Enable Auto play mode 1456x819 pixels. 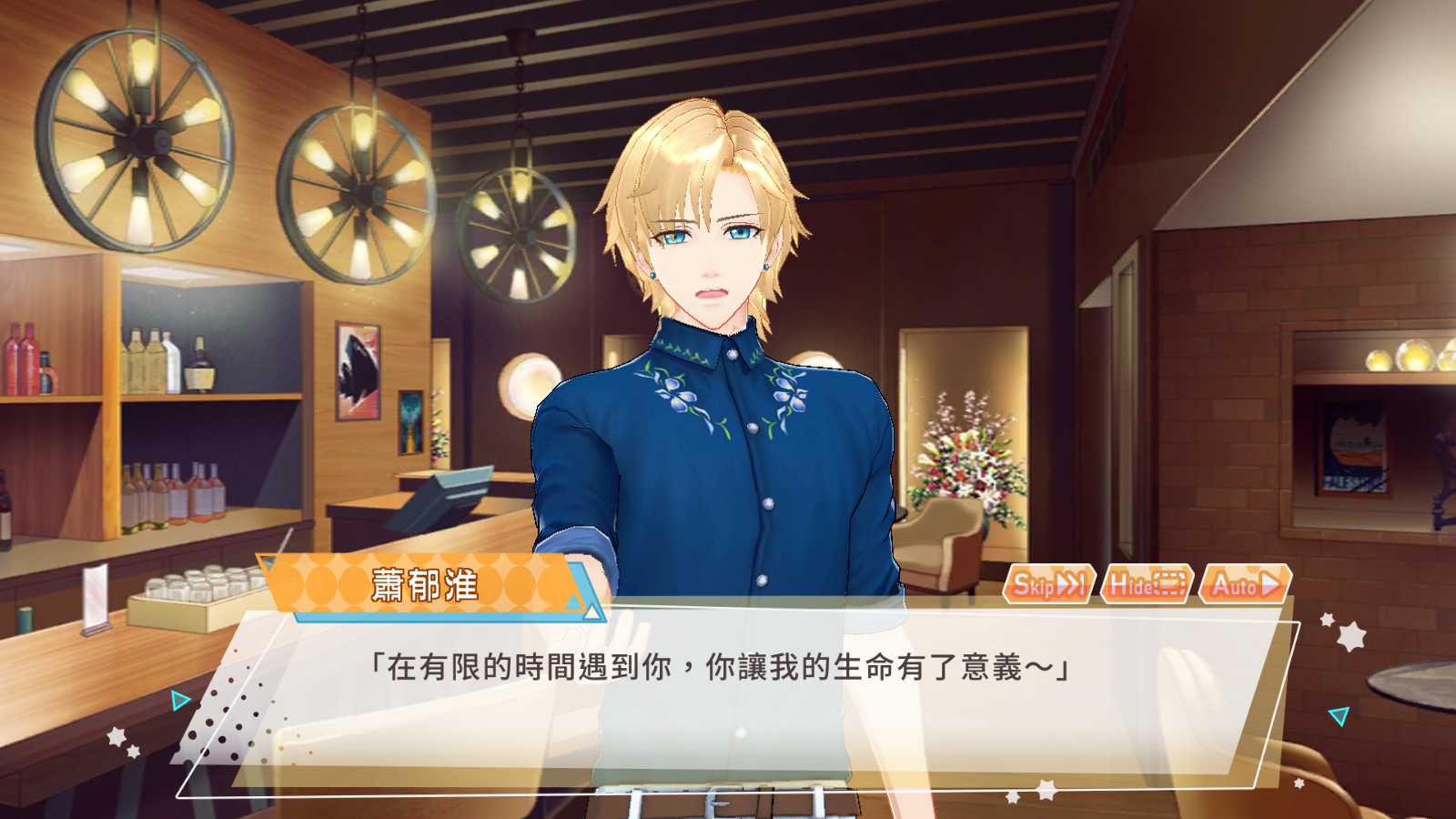pos(1245,583)
